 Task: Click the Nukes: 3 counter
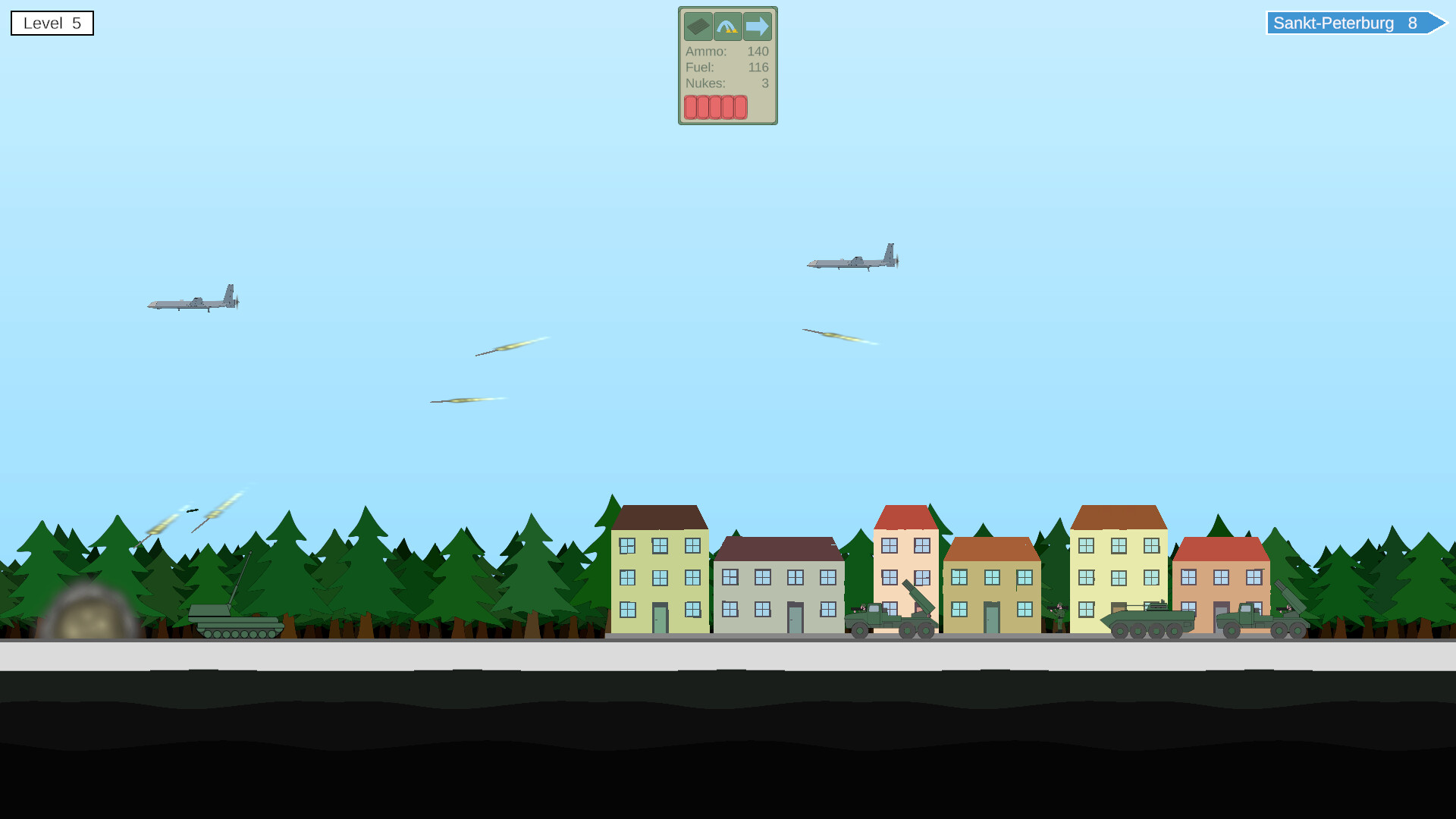[726, 83]
